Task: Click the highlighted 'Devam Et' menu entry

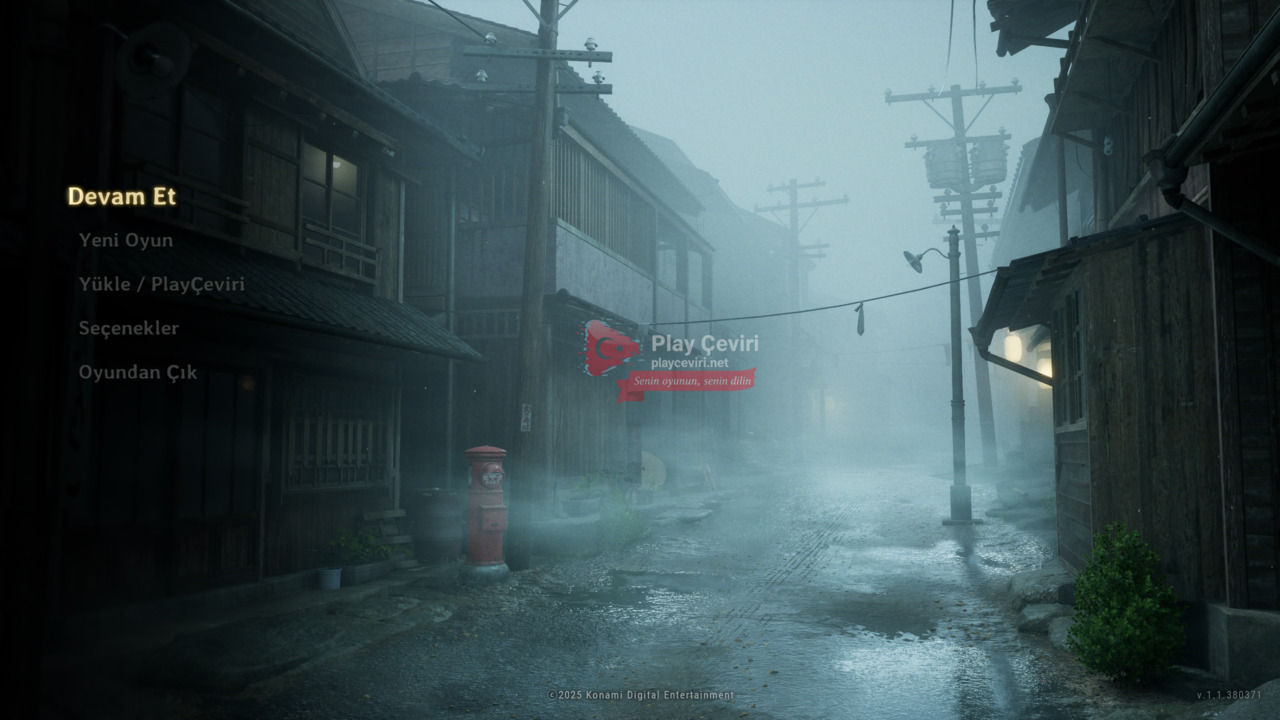Action: click(x=122, y=196)
